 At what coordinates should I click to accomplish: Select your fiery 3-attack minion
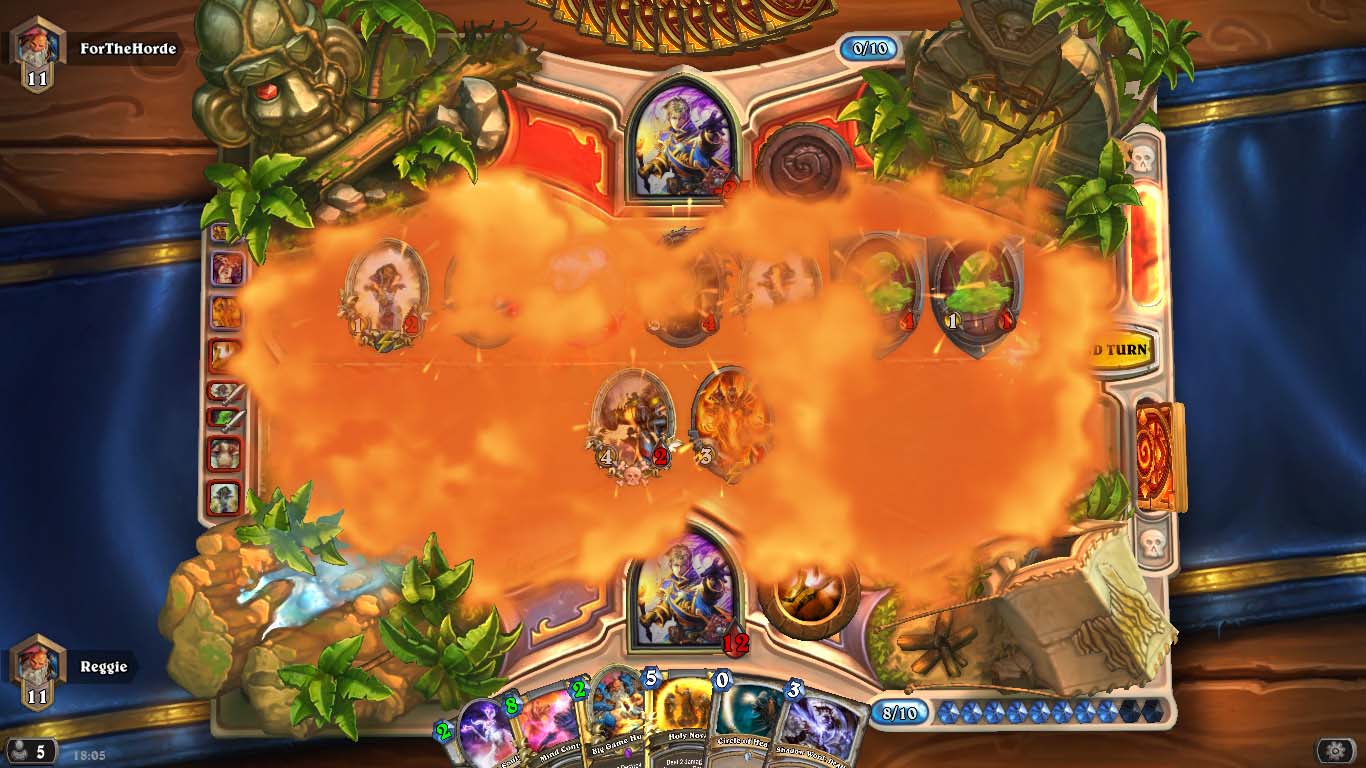click(x=731, y=420)
